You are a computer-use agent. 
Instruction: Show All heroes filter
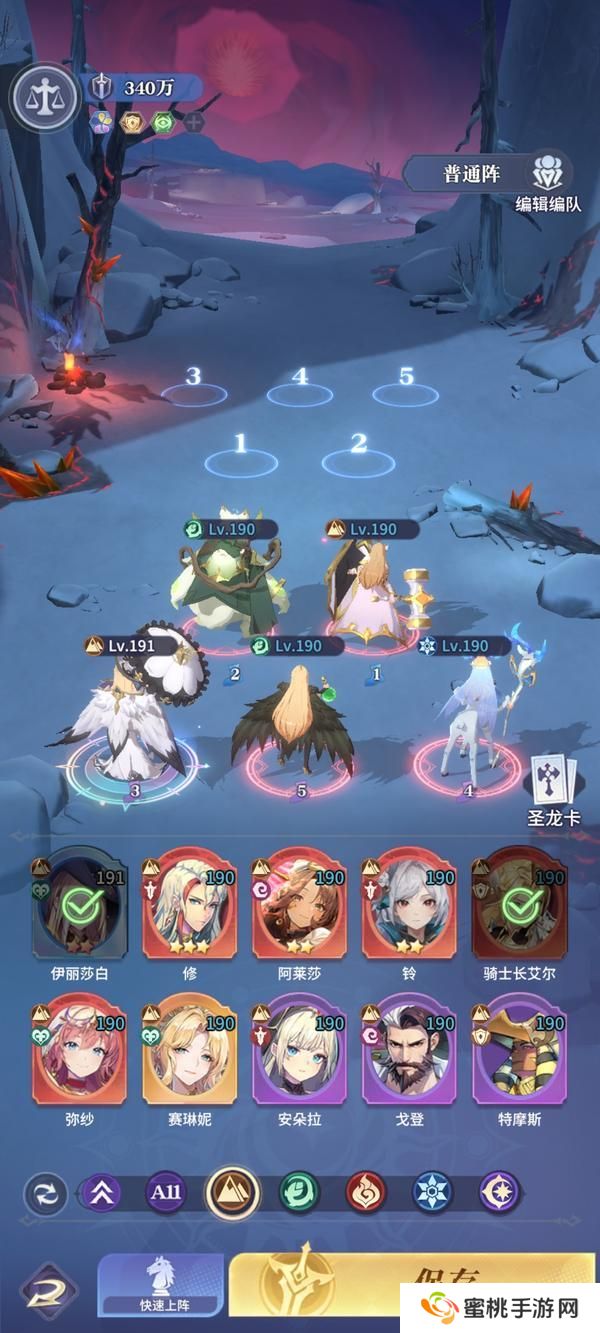[x=167, y=1192]
